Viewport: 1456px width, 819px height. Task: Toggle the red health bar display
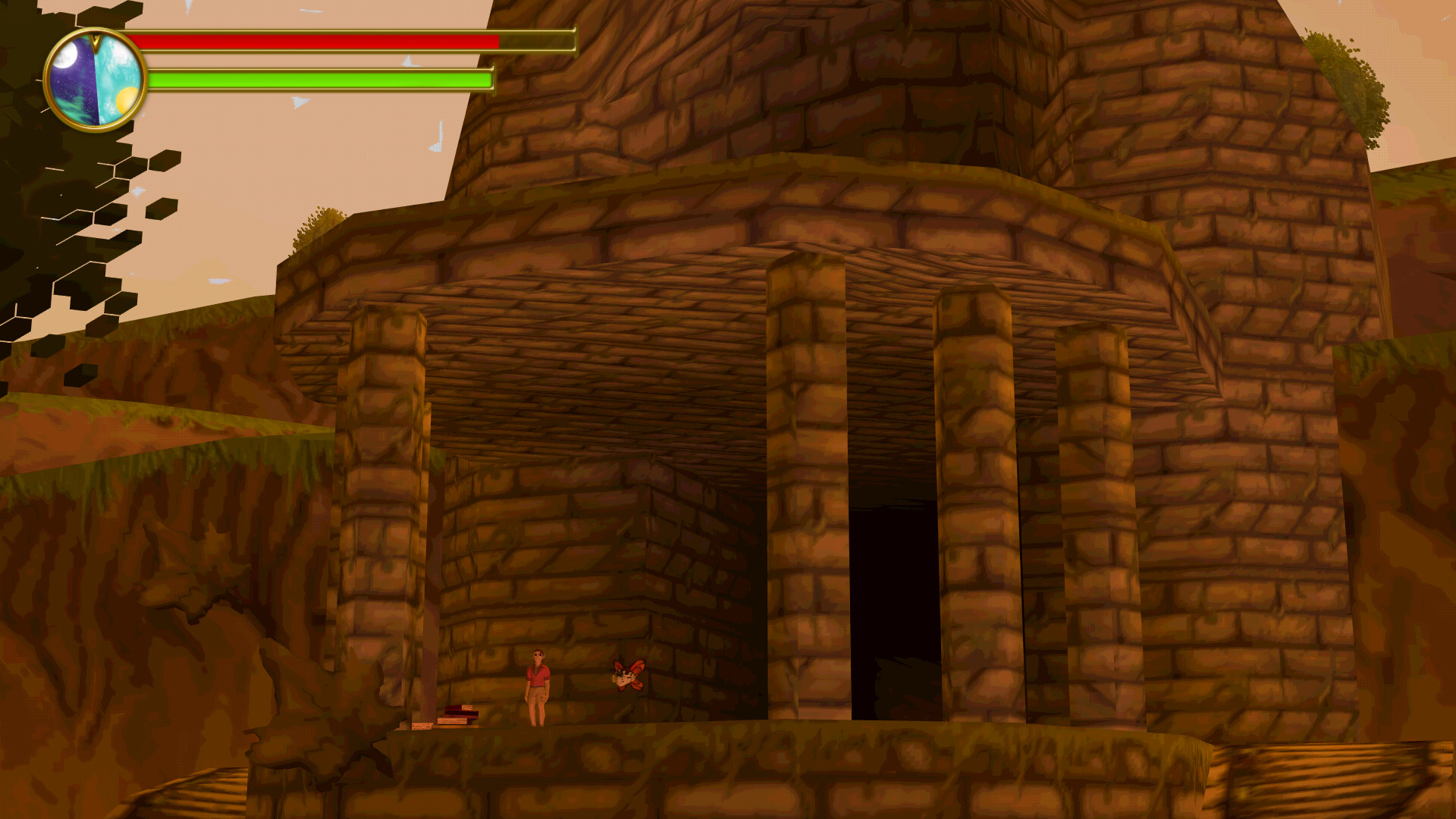318,42
